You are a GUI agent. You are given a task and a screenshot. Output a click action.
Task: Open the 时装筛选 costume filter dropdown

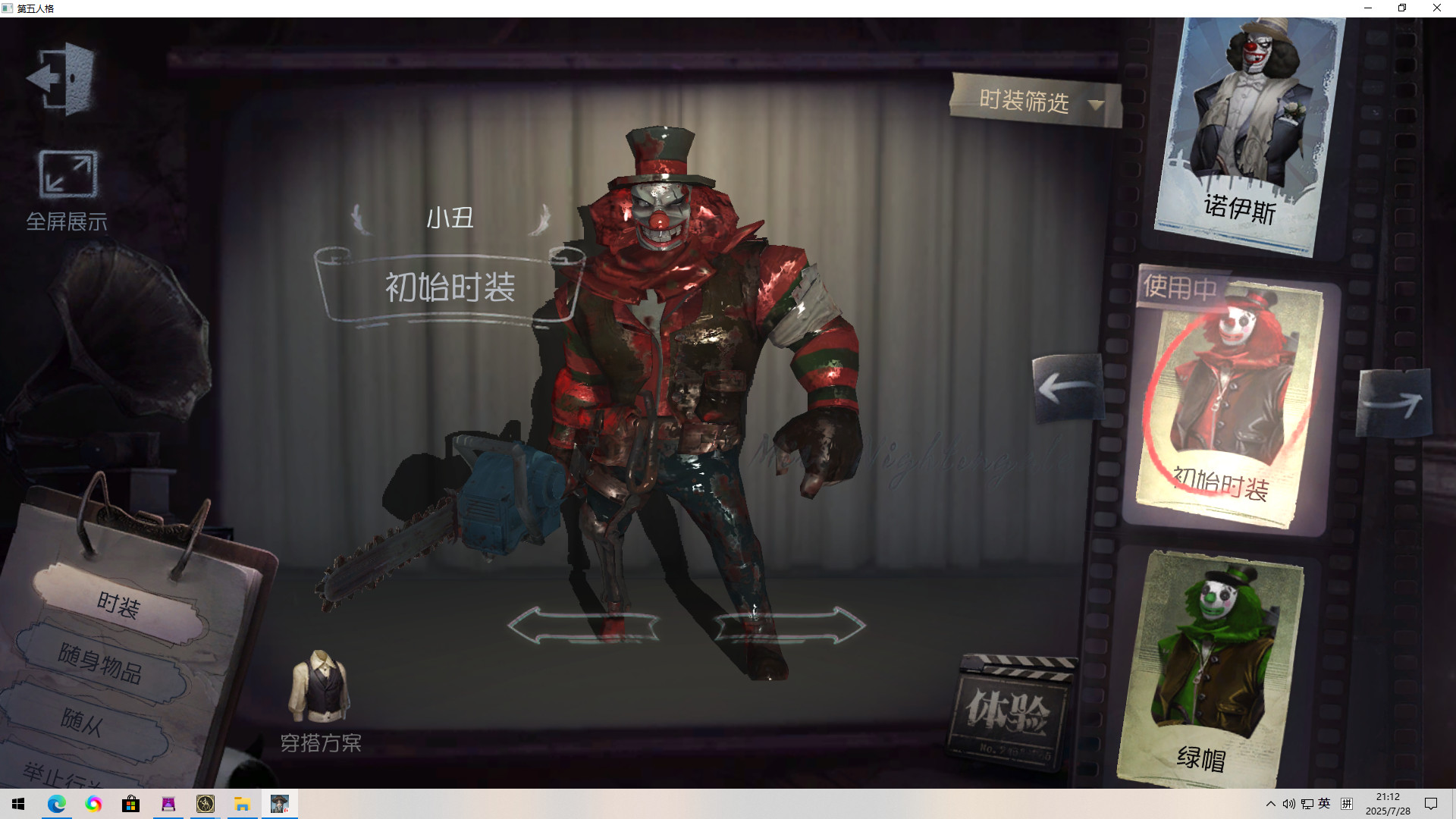pyautogui.click(x=1031, y=102)
